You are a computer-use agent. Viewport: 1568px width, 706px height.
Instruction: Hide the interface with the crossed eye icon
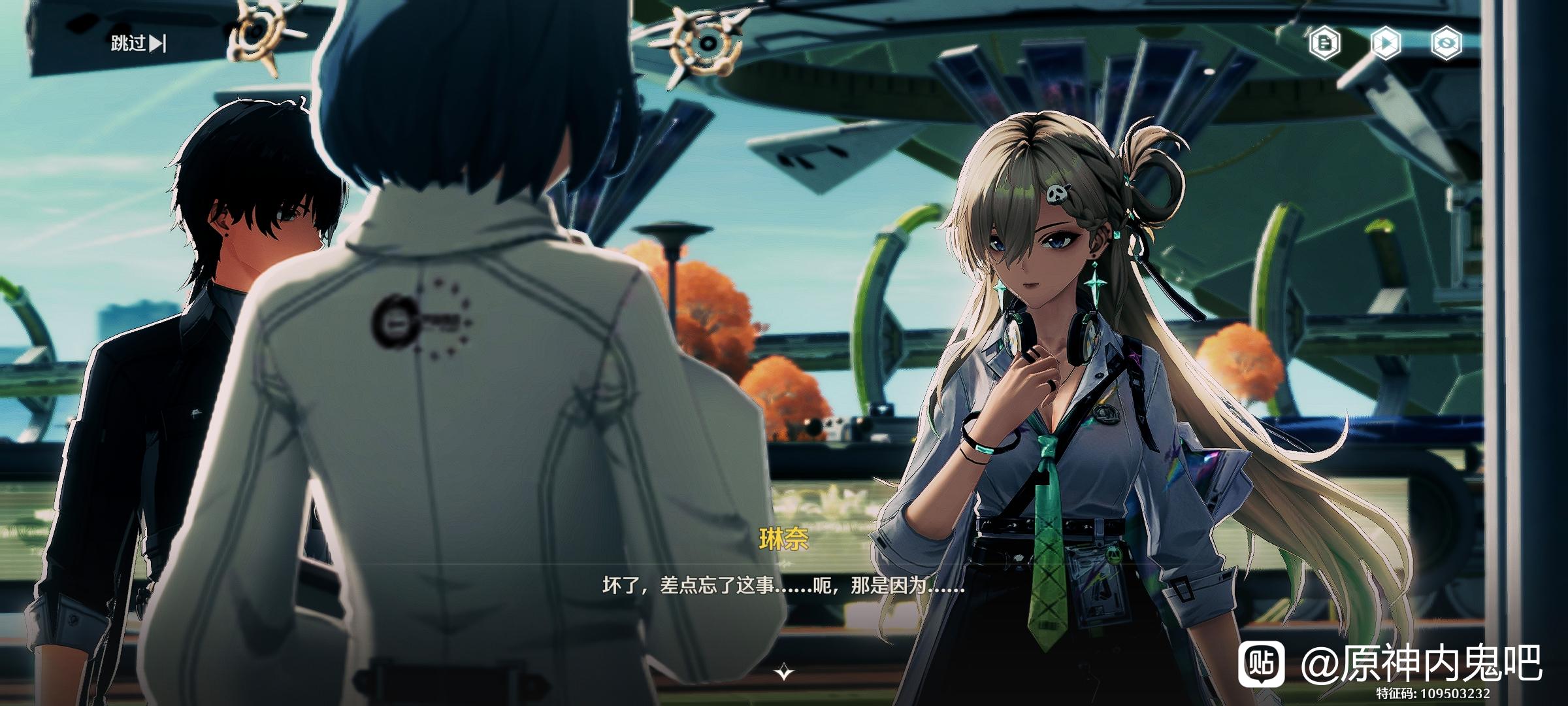(x=1445, y=44)
